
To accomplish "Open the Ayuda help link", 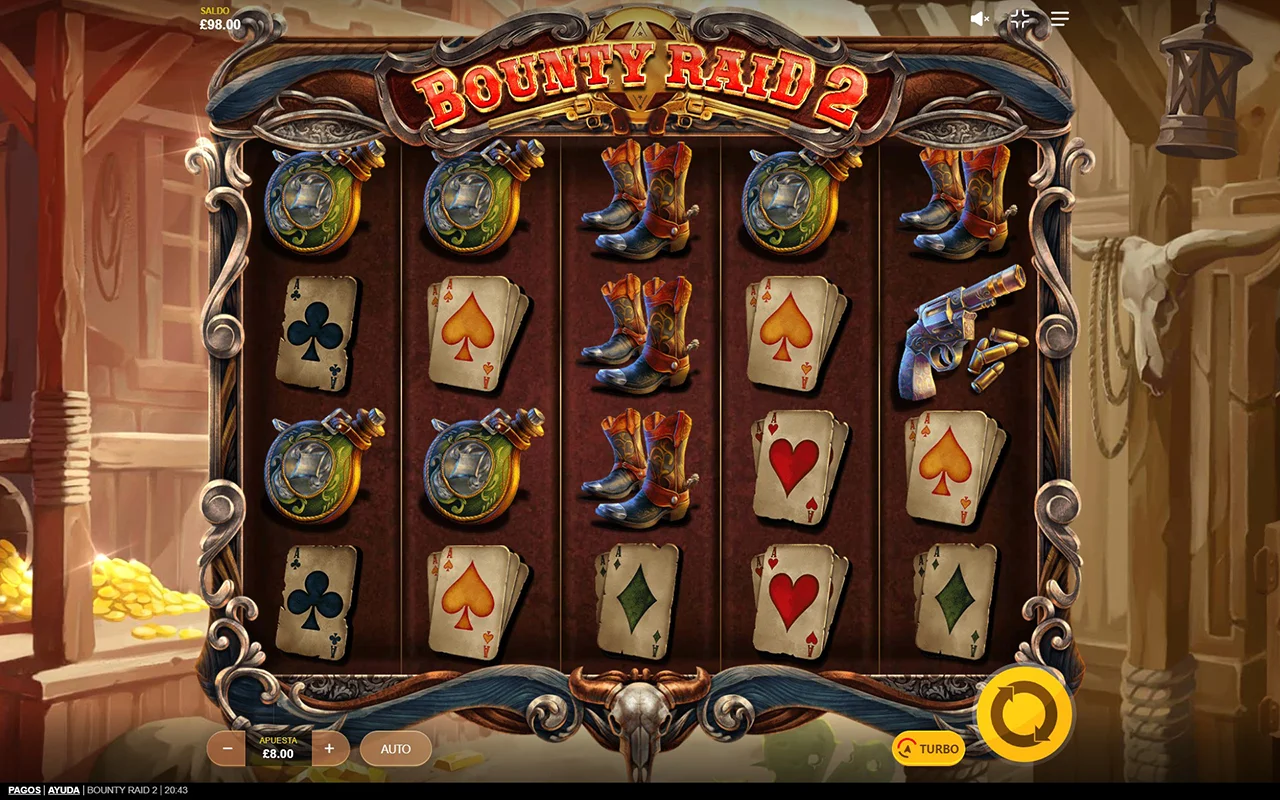I will (63, 790).
